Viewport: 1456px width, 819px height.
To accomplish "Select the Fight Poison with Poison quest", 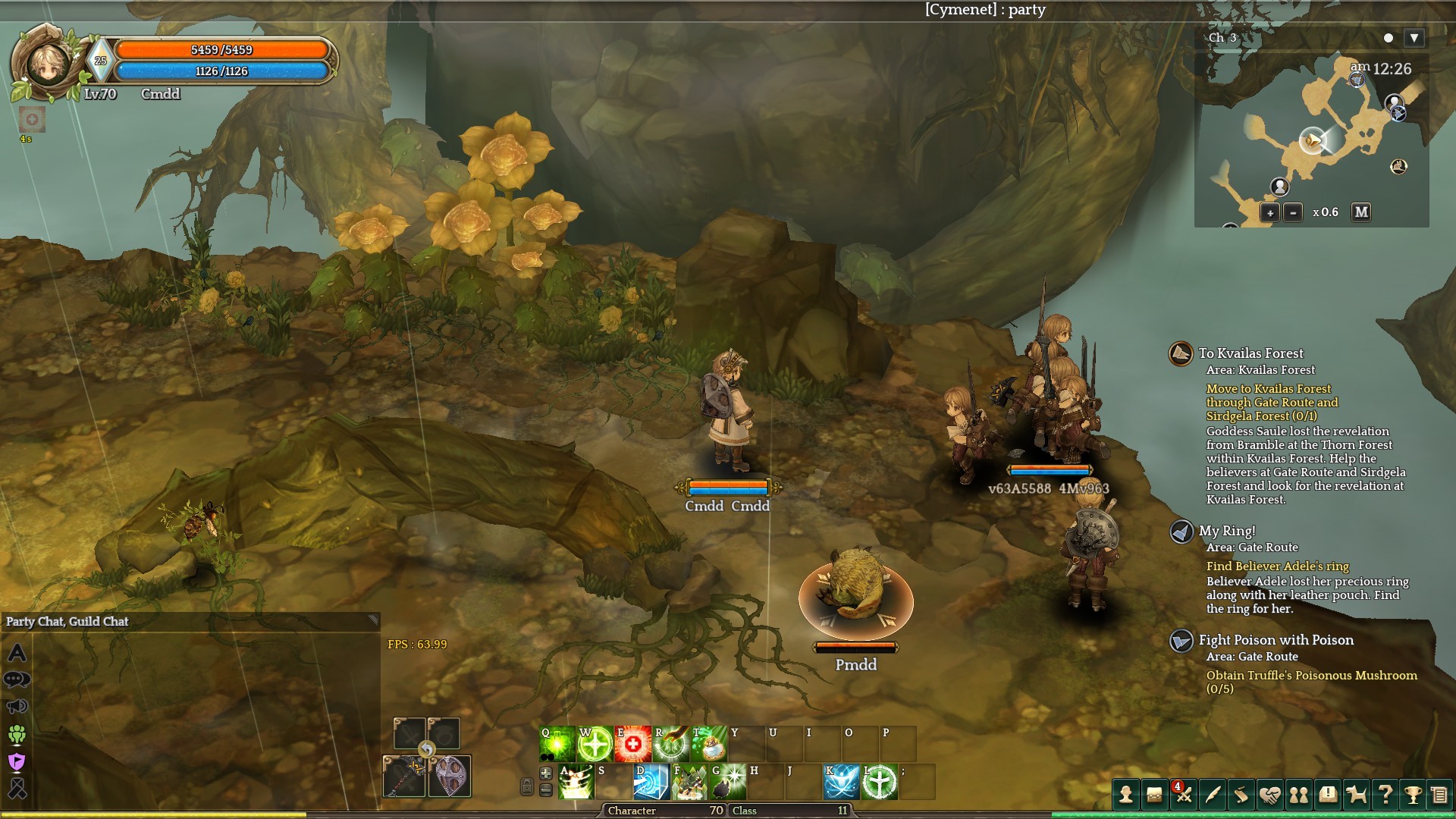I will pos(1276,640).
